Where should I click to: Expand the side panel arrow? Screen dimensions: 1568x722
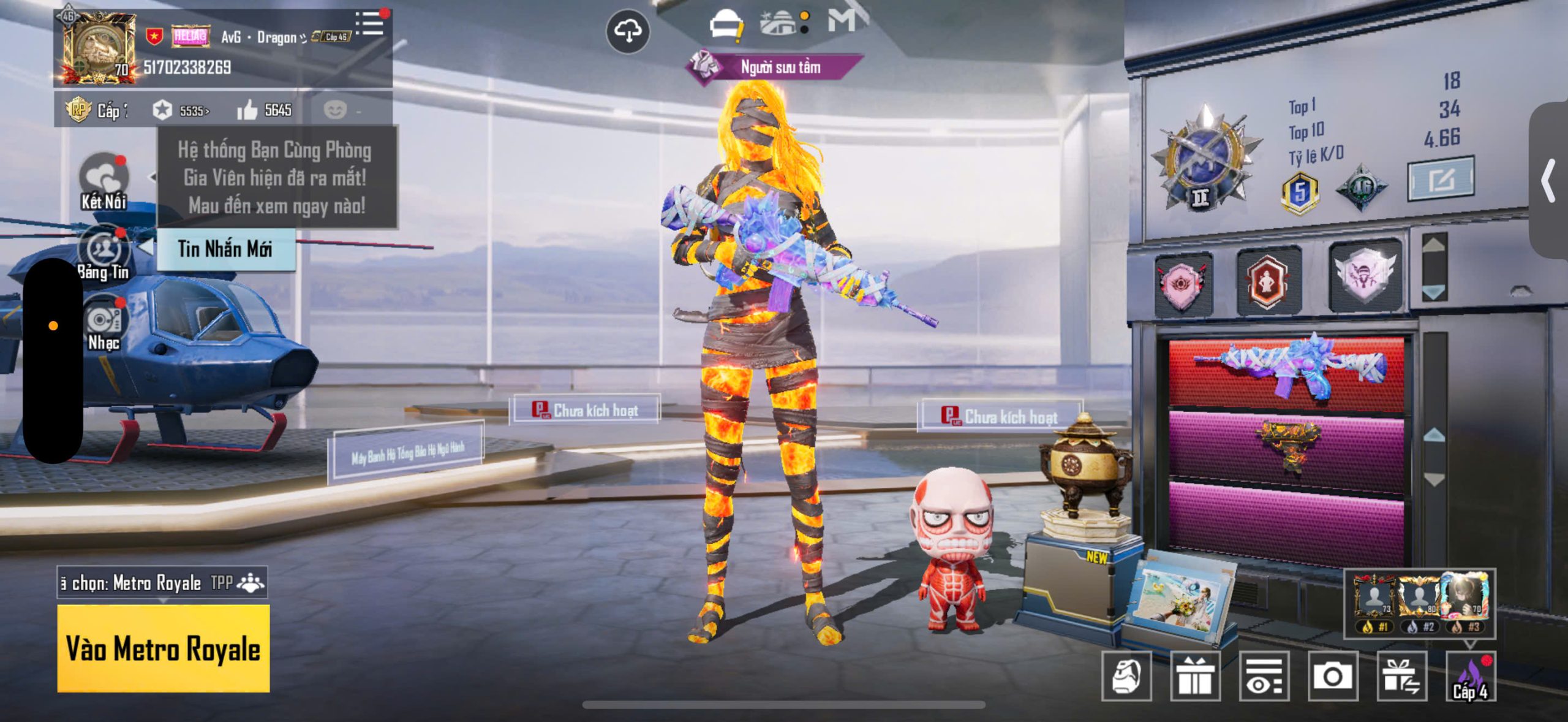click(x=1548, y=180)
